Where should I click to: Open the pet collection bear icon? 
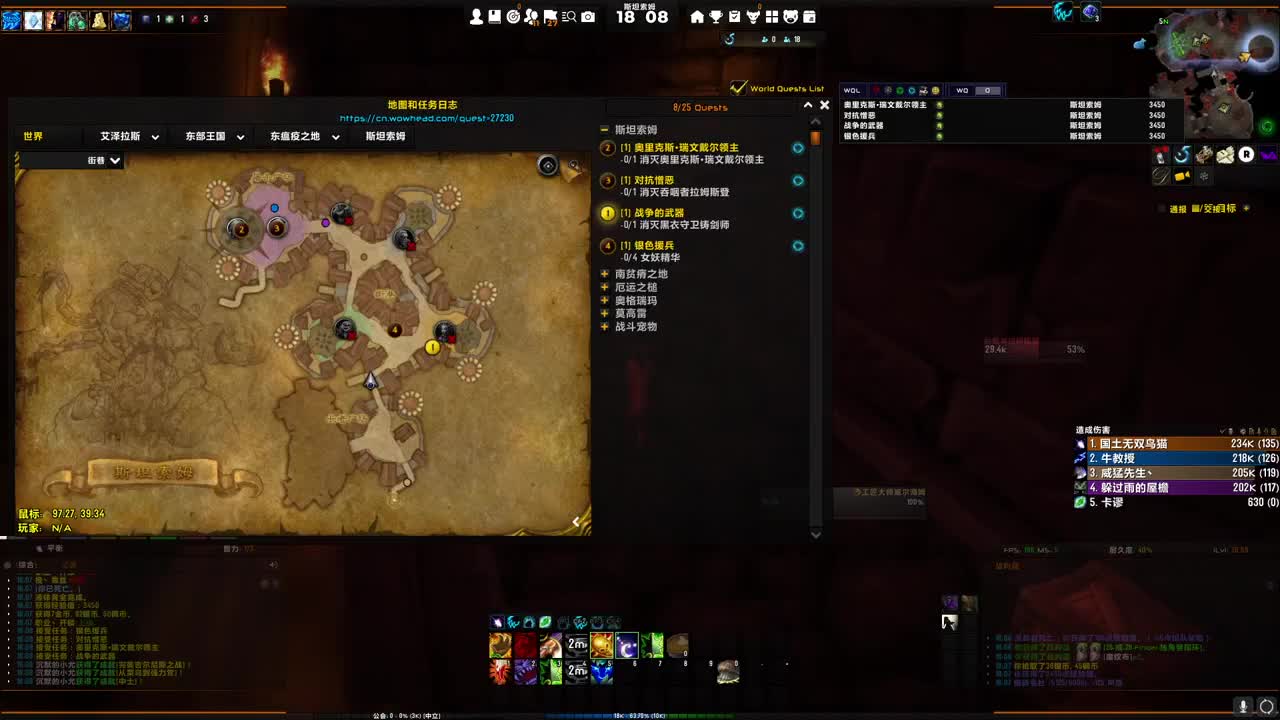coord(789,16)
